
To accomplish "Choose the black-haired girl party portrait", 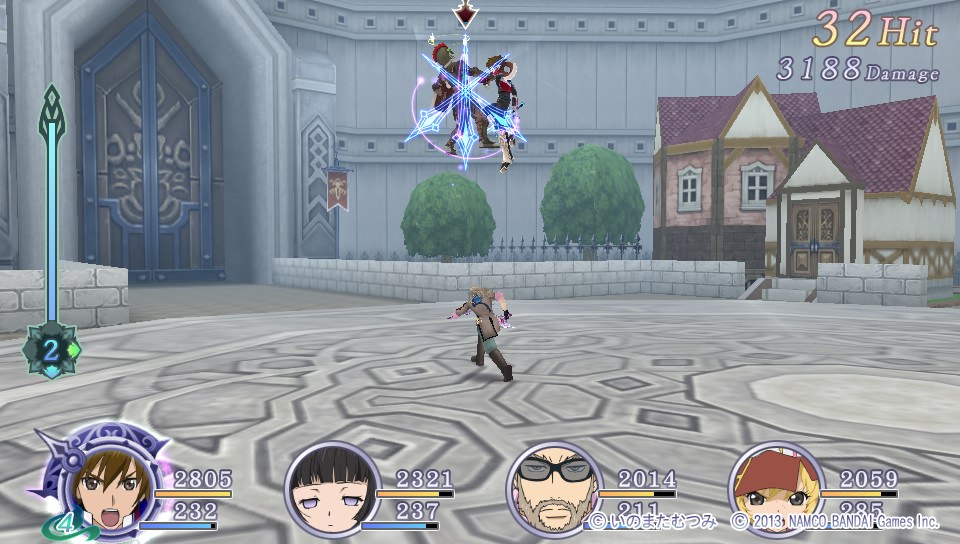I will pyautogui.click(x=332, y=489).
